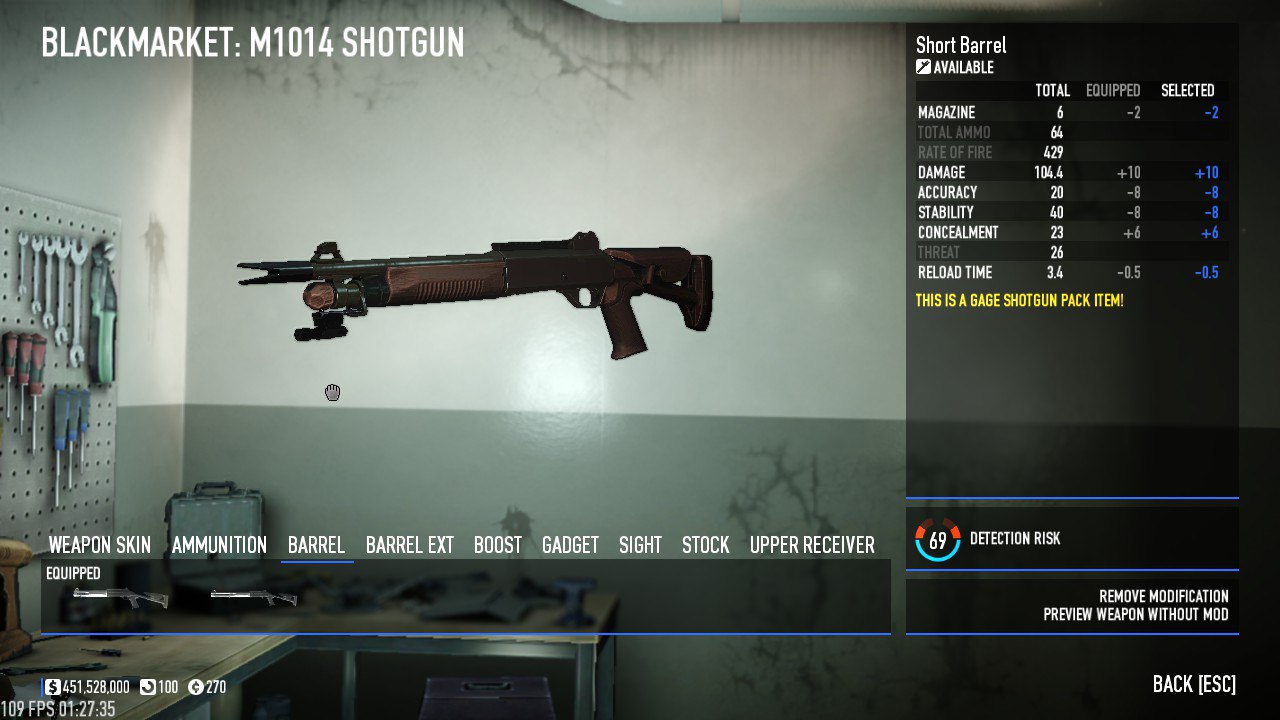Click BACK to exit the blackmarket screen

[x=1192, y=684]
